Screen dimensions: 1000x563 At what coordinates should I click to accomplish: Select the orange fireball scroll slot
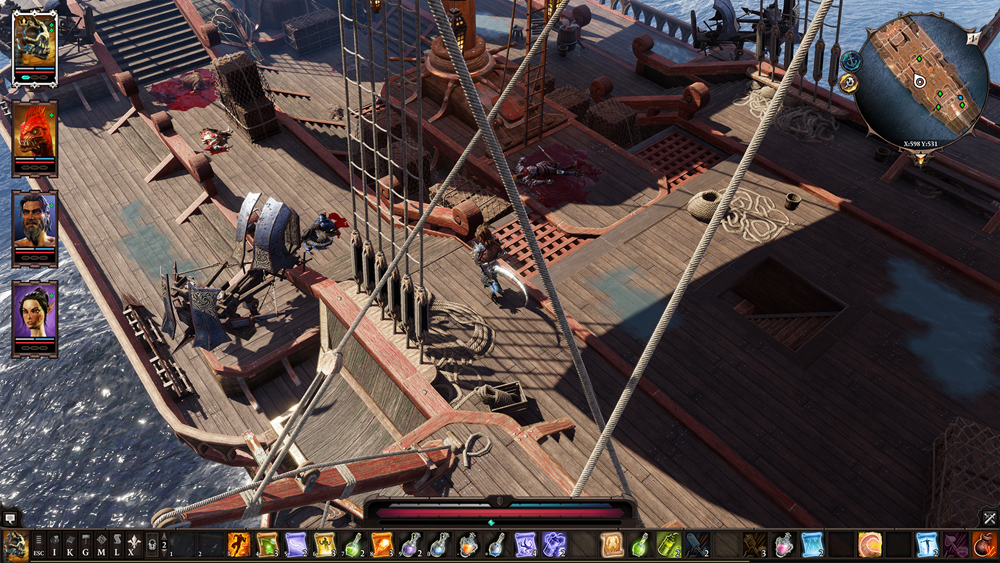coord(382,545)
